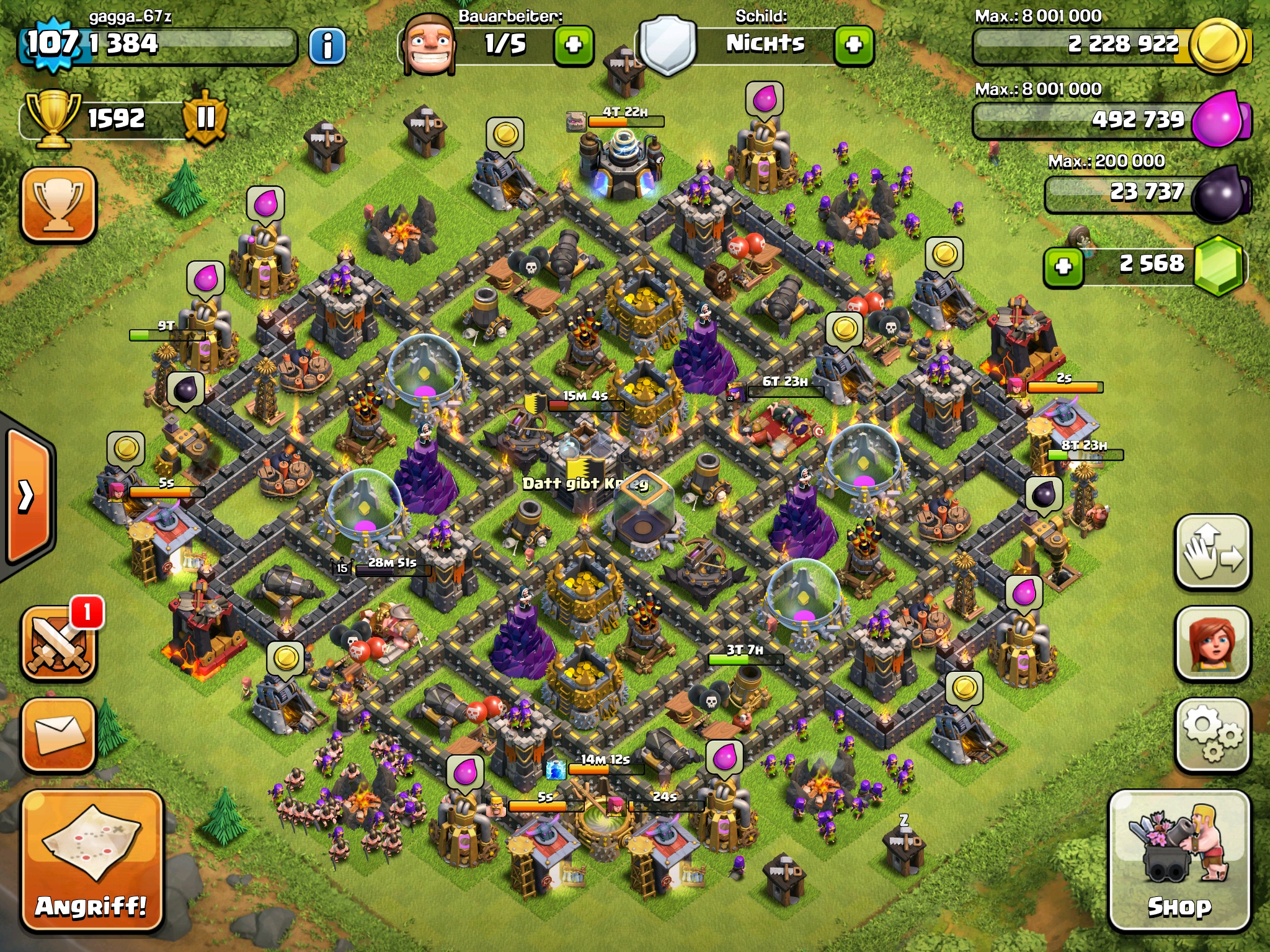This screenshot has width=1270, height=952.
Task: Open the layout editor hand button
Action: 1212,552
